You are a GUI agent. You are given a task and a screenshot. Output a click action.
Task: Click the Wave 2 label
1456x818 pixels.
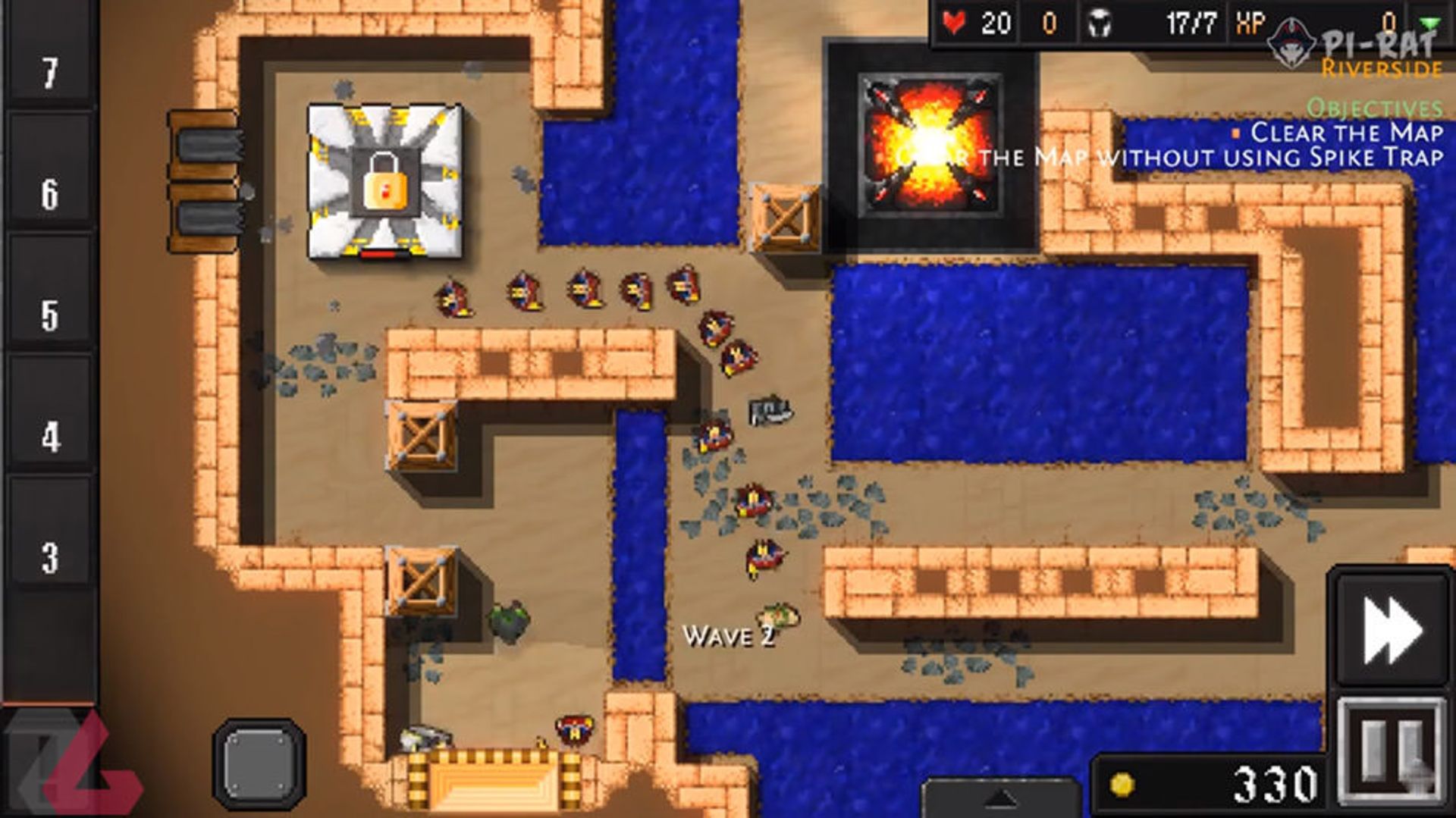[x=730, y=636]
